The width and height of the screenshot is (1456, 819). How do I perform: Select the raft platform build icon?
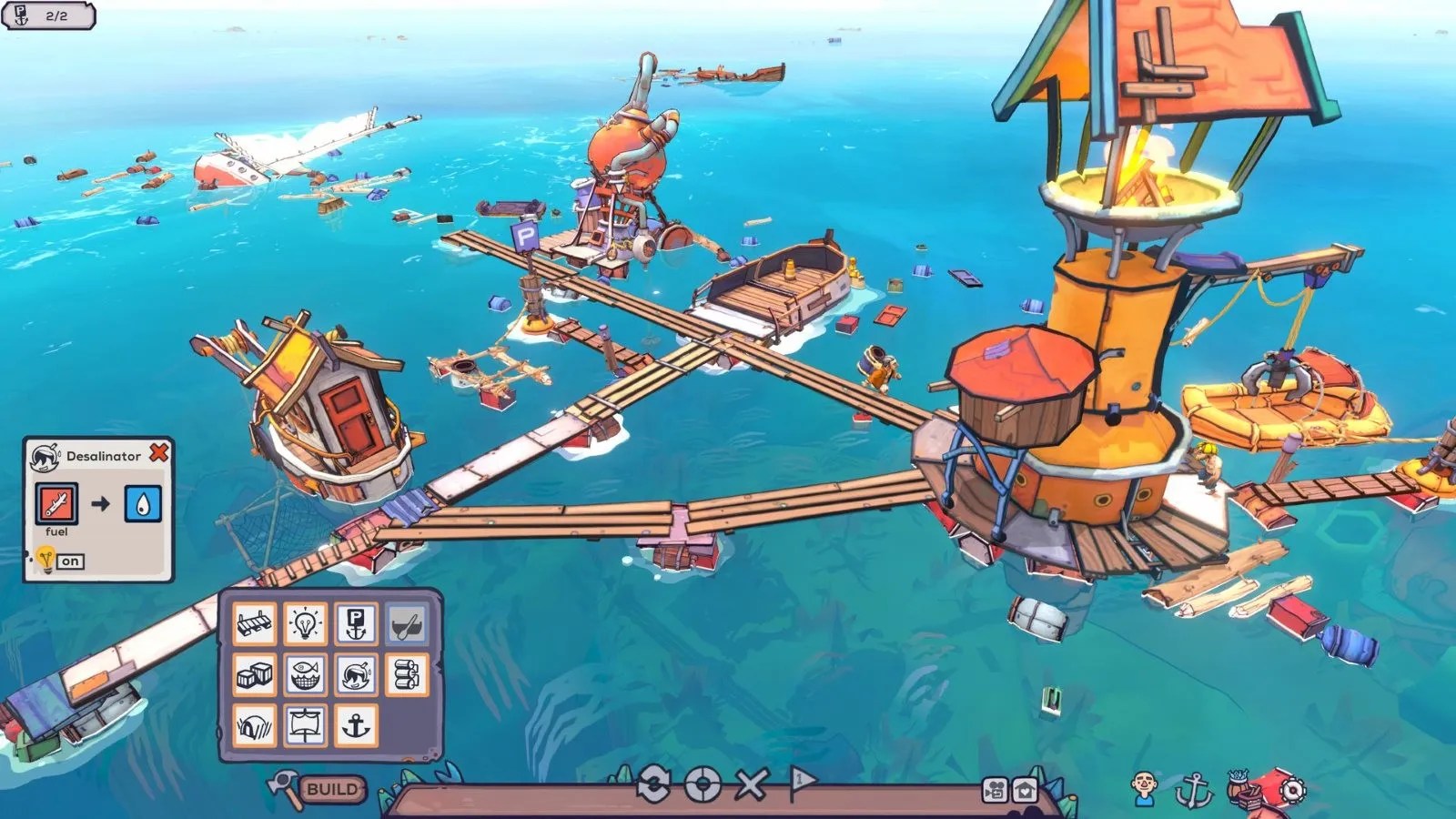(x=255, y=622)
